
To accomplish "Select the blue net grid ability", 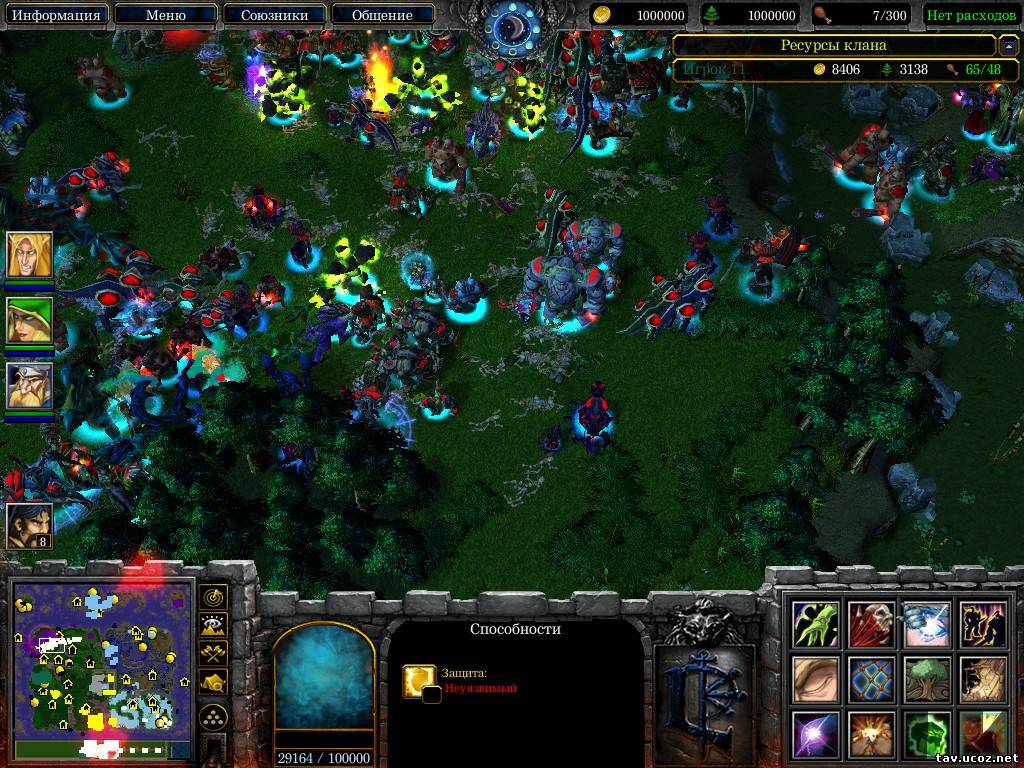I will [870, 680].
